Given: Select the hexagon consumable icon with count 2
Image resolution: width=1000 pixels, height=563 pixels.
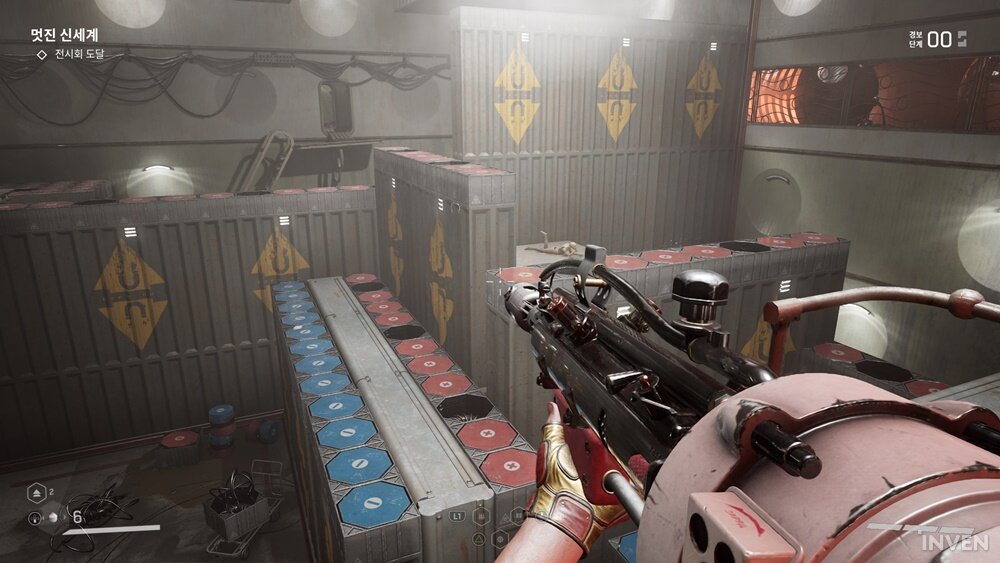Looking at the screenshot, I should [36, 493].
